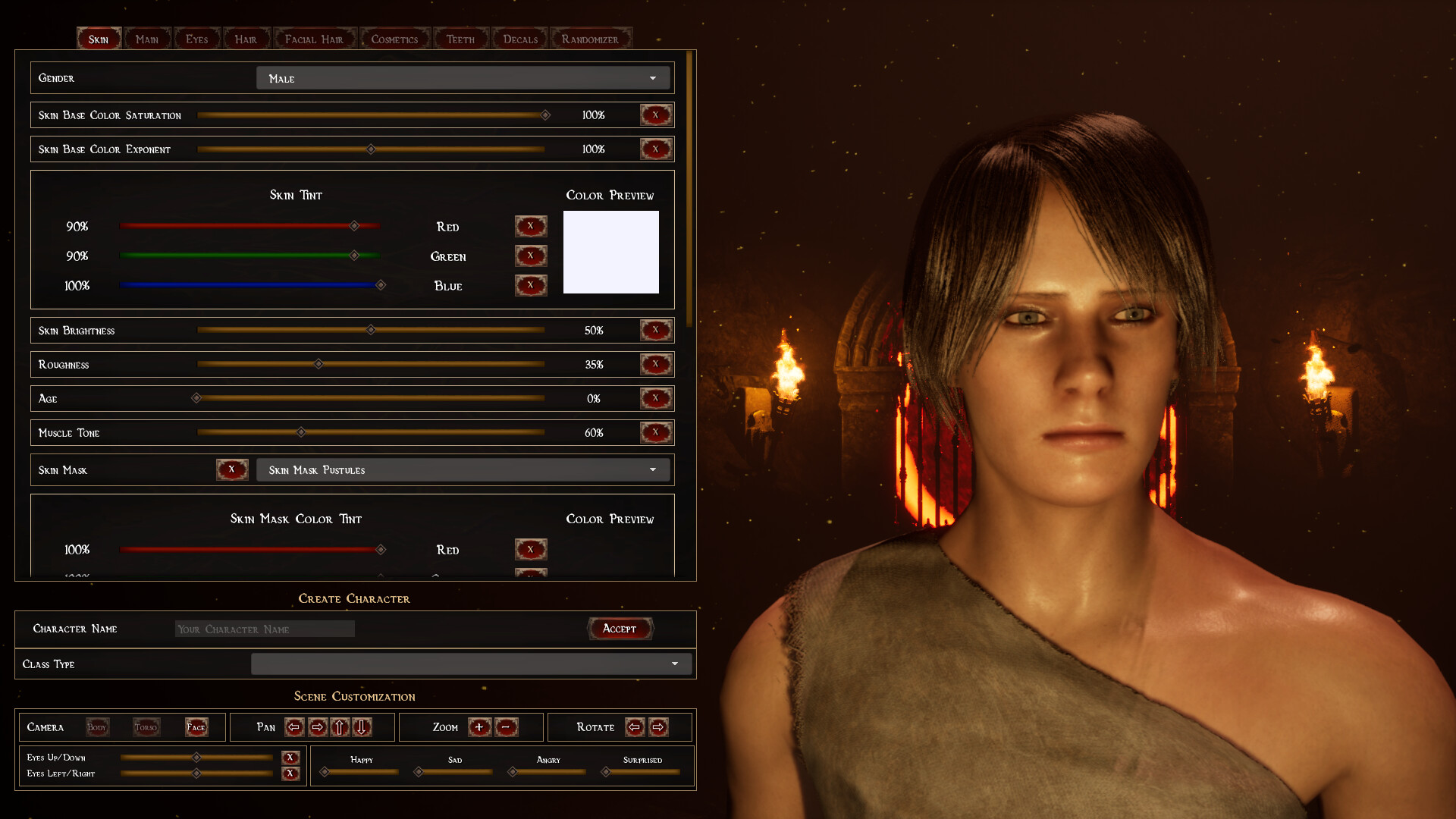Reset Skin Brightness with its X button
The width and height of the screenshot is (1456, 819).
[655, 330]
